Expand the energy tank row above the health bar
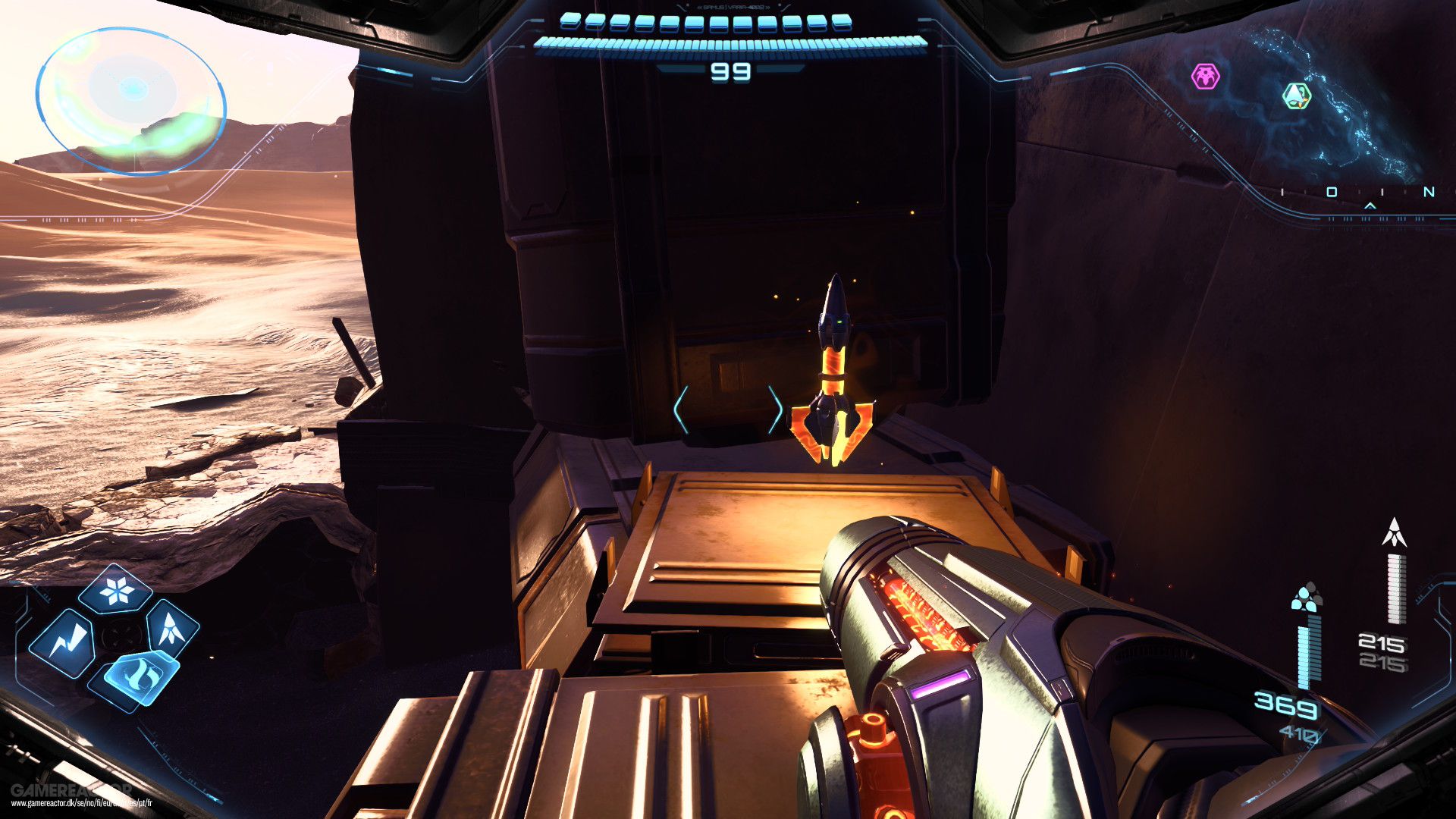1456x819 pixels. [x=728, y=23]
